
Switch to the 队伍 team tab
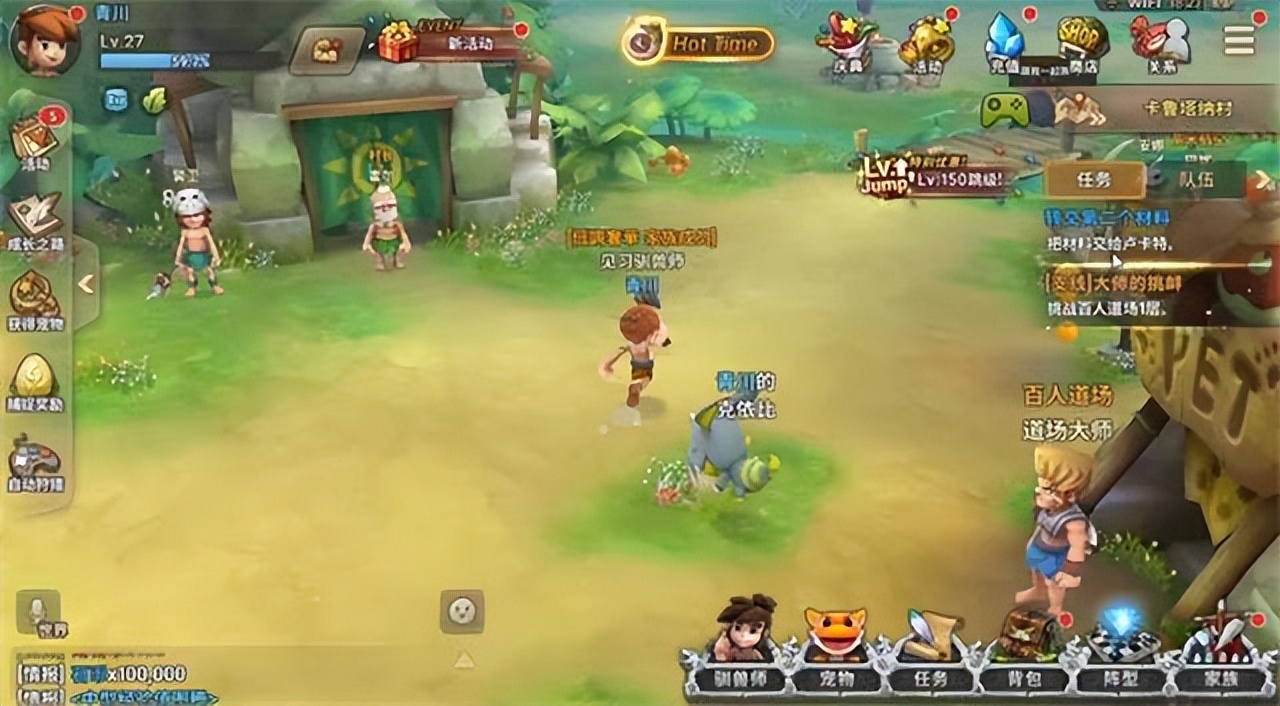point(1196,181)
